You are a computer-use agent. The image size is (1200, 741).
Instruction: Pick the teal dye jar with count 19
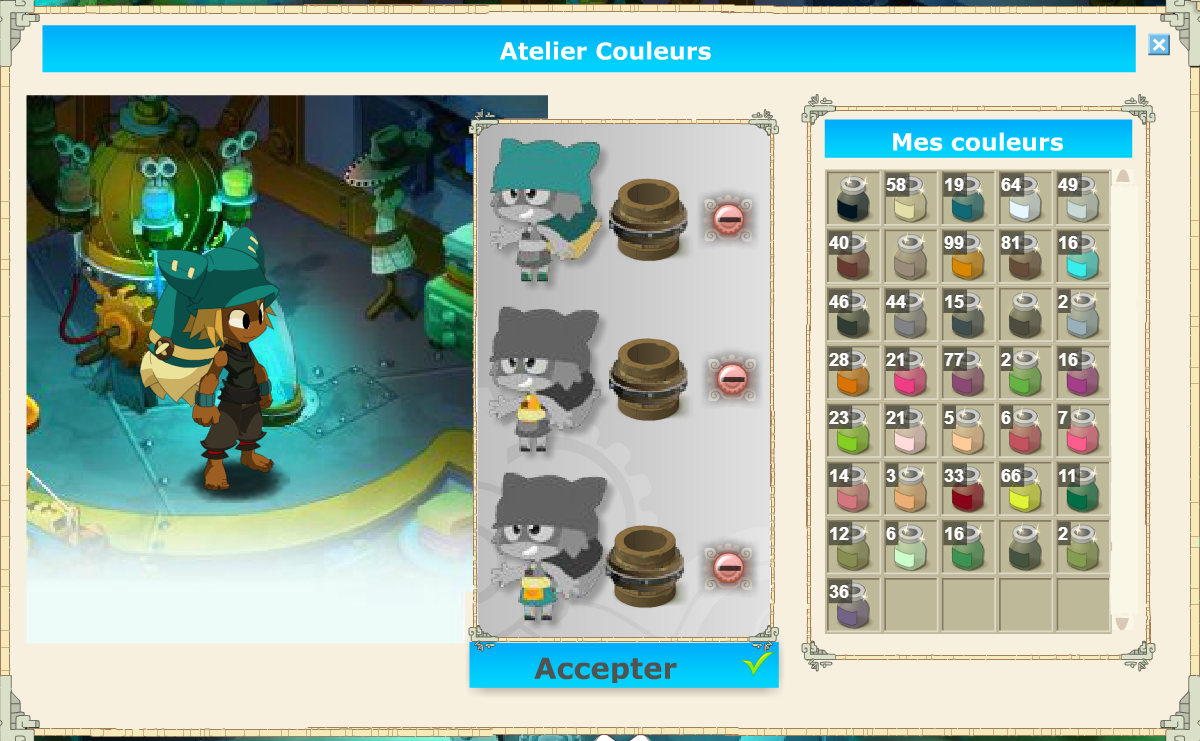coord(968,199)
